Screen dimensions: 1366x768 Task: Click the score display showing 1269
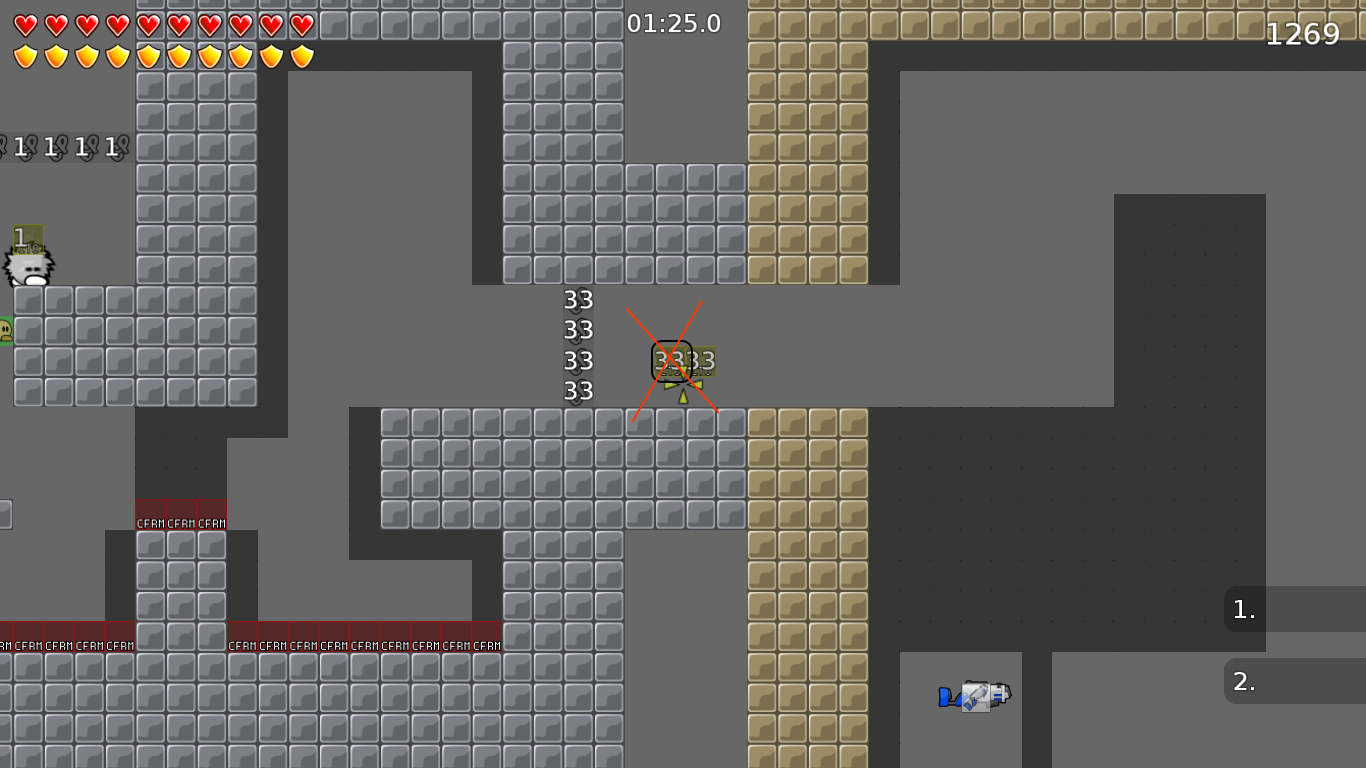[x=1302, y=33]
